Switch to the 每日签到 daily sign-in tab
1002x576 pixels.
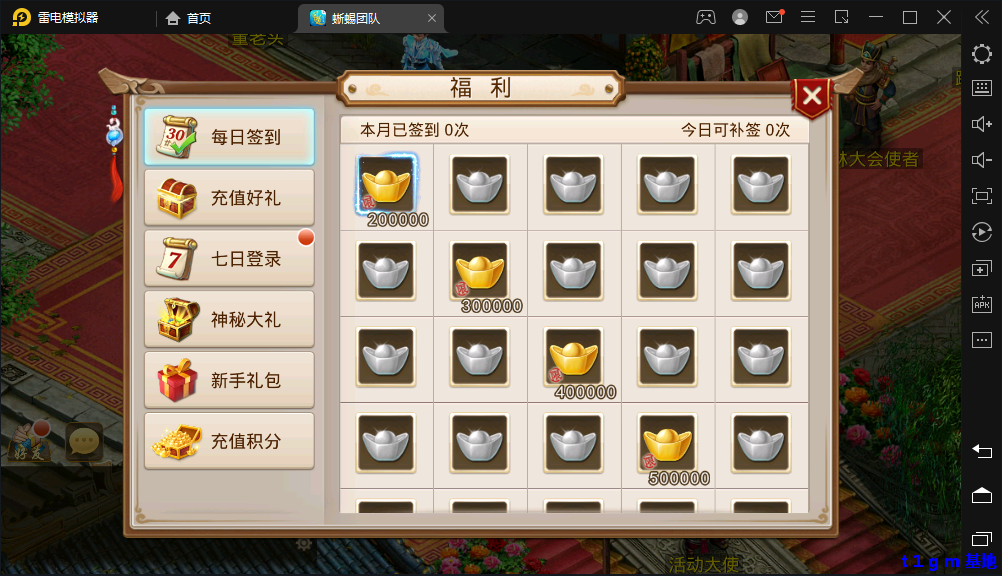pyautogui.click(x=229, y=137)
